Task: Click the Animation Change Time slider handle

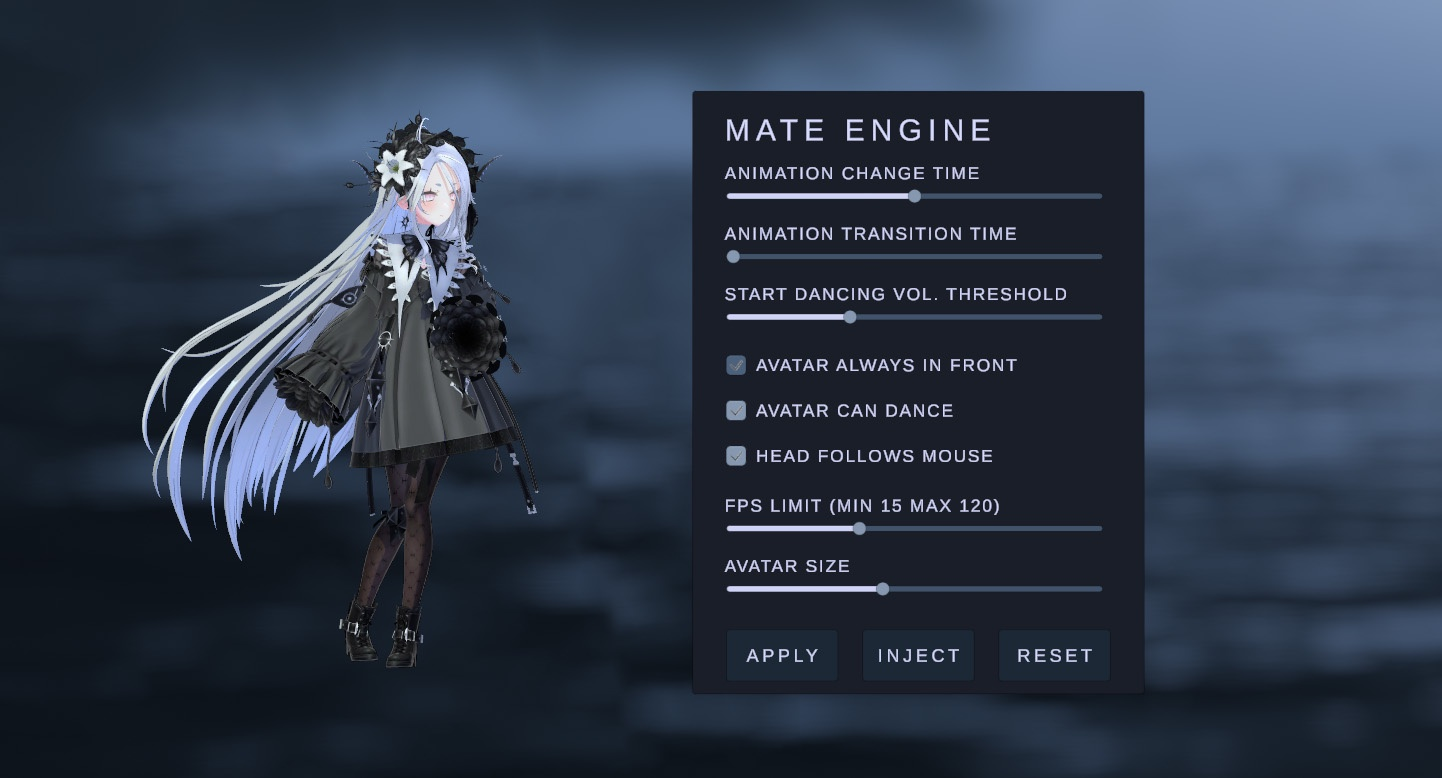Action: click(915, 196)
